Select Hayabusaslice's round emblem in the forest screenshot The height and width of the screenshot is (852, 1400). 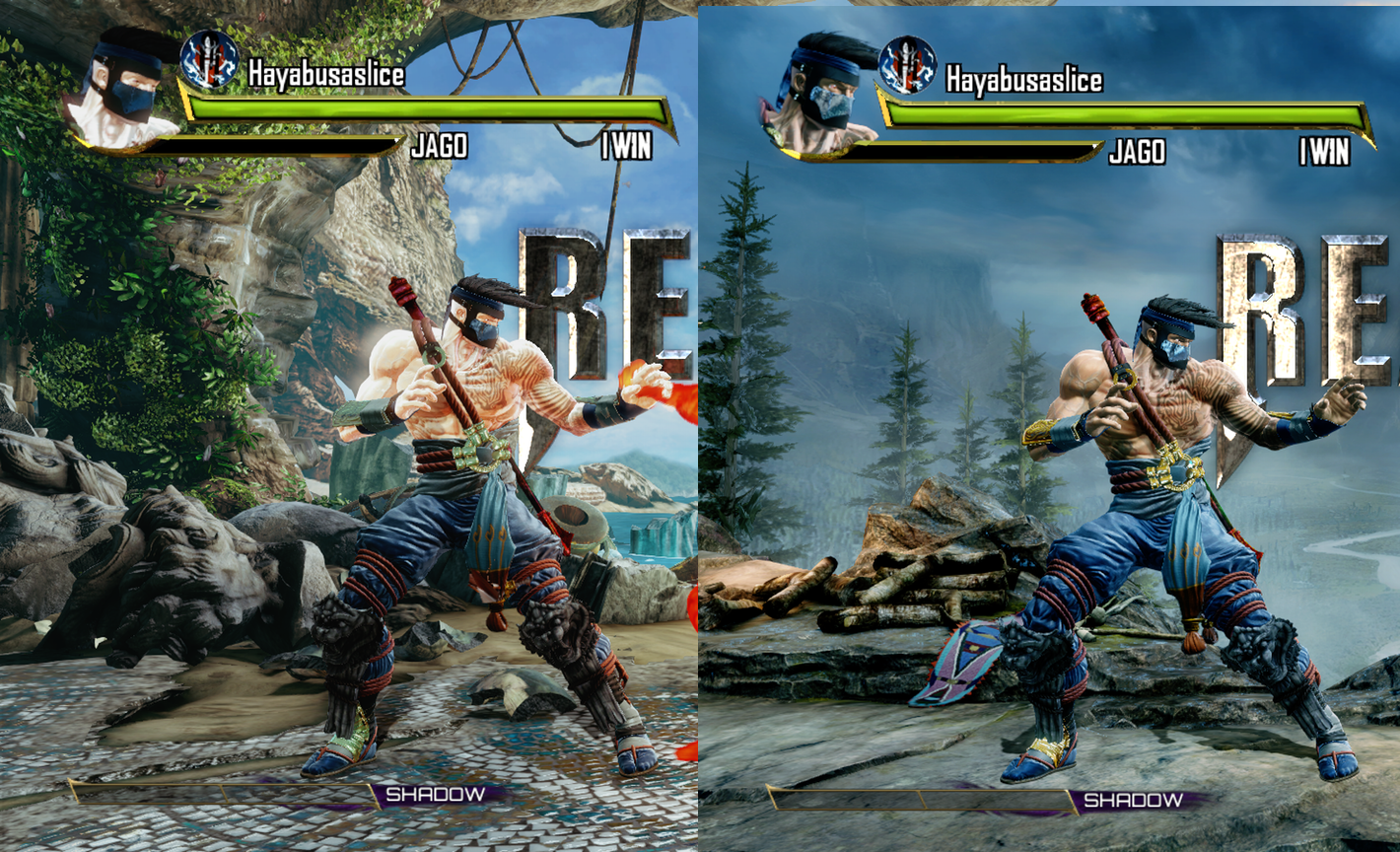coord(907,65)
